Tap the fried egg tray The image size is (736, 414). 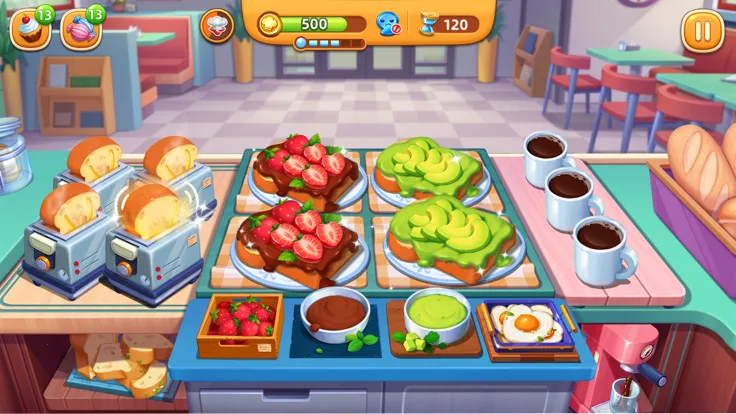[x=527, y=325]
